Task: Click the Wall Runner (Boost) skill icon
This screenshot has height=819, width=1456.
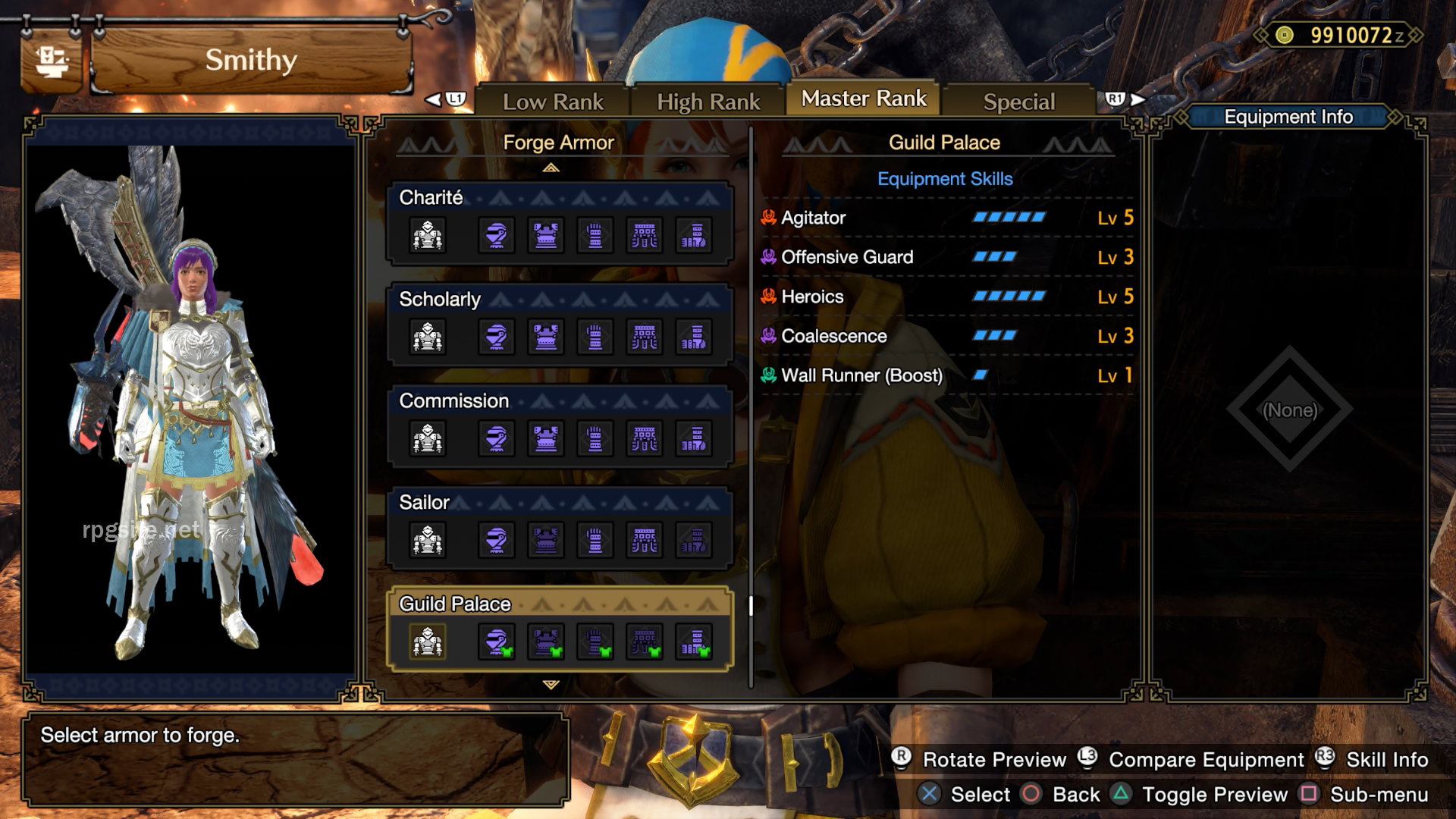Action: coord(770,375)
